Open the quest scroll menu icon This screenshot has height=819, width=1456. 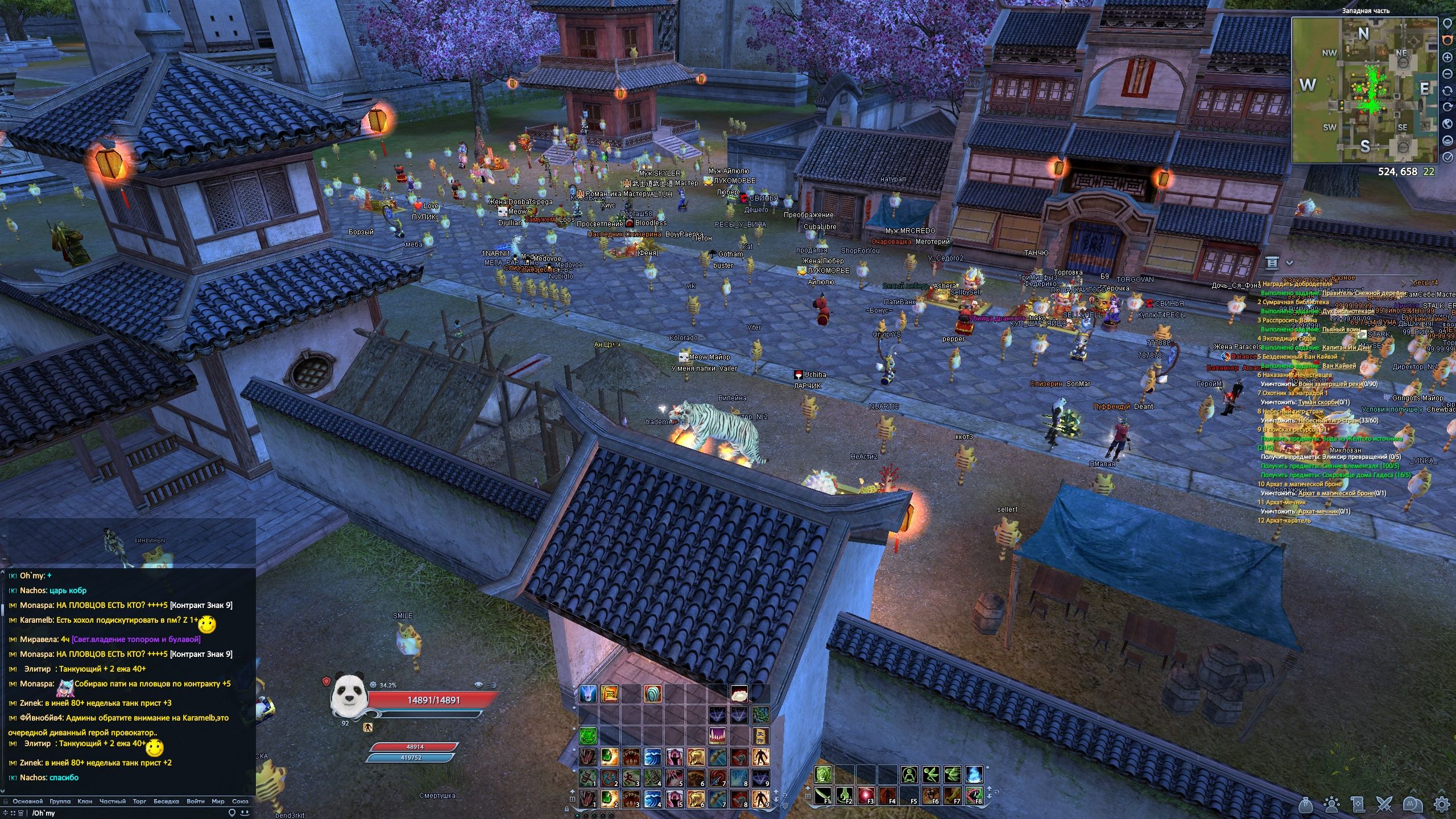(1358, 805)
